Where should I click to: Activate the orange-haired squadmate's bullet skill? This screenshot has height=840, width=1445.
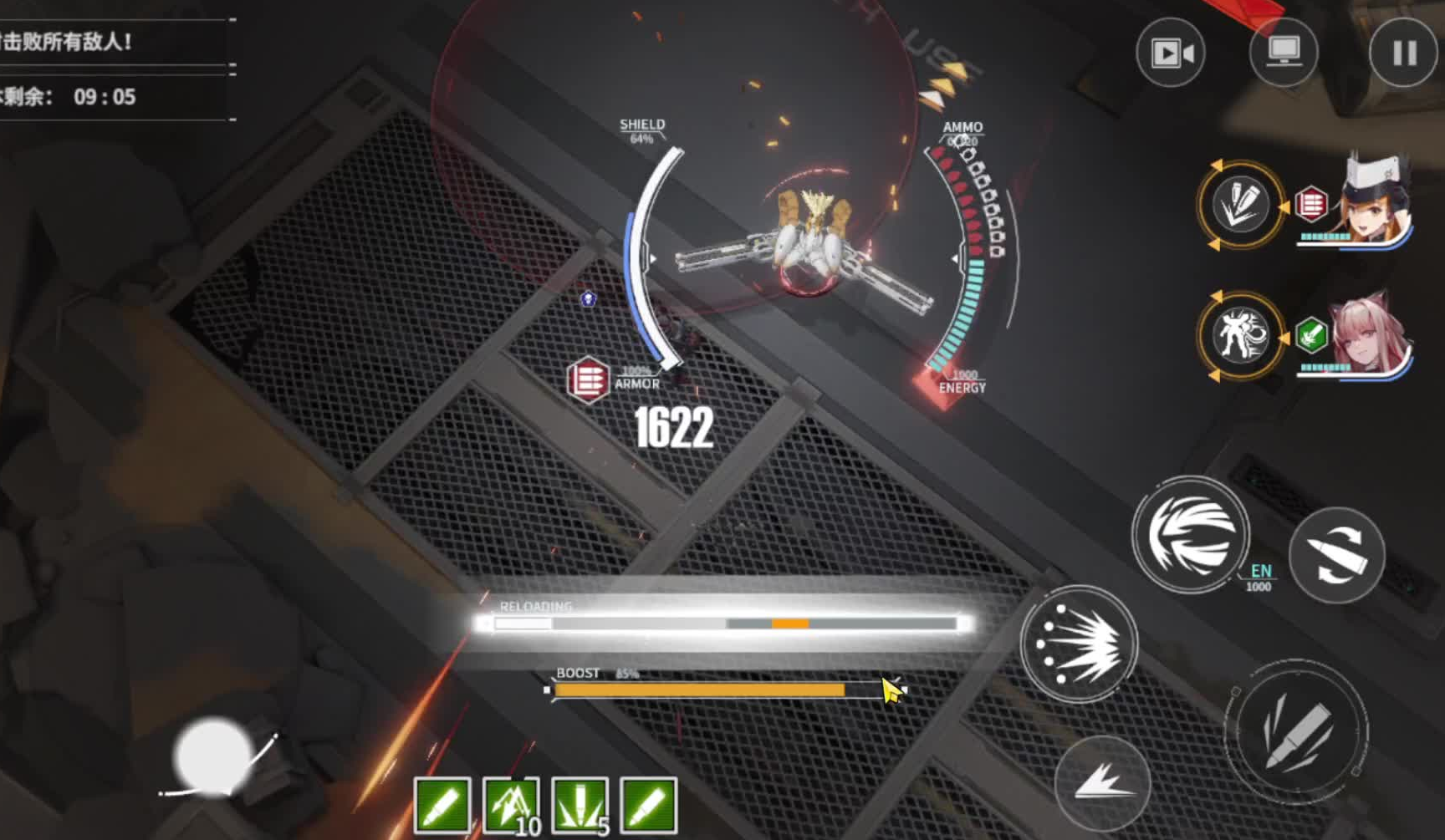pos(1240,206)
